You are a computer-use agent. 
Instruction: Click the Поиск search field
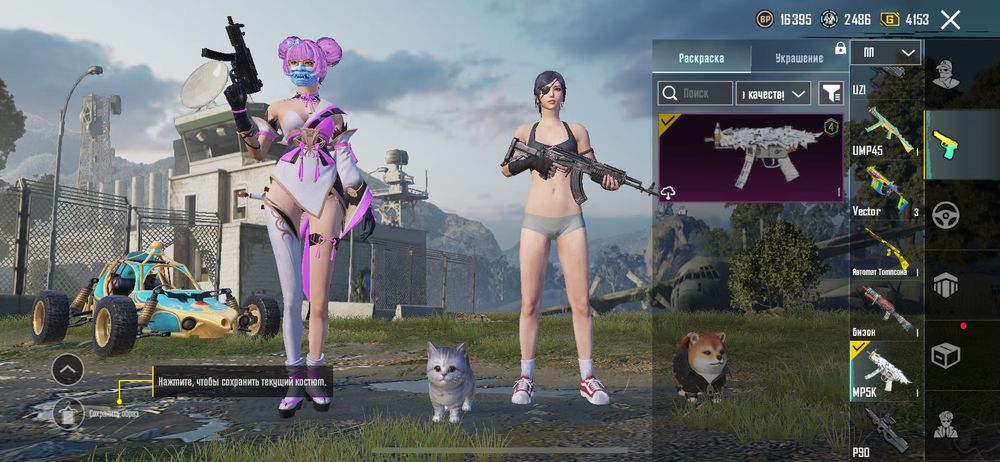click(694, 93)
